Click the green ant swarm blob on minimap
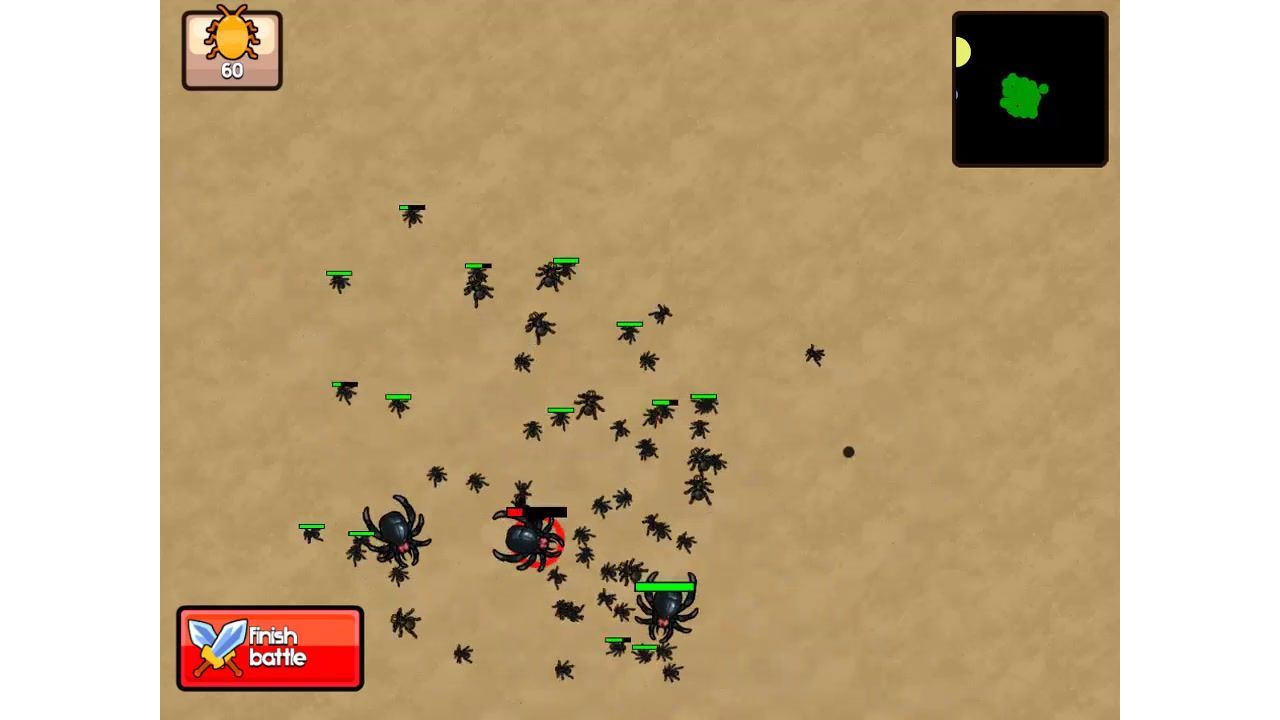Screen dimensions: 1280x720 click(1022, 94)
